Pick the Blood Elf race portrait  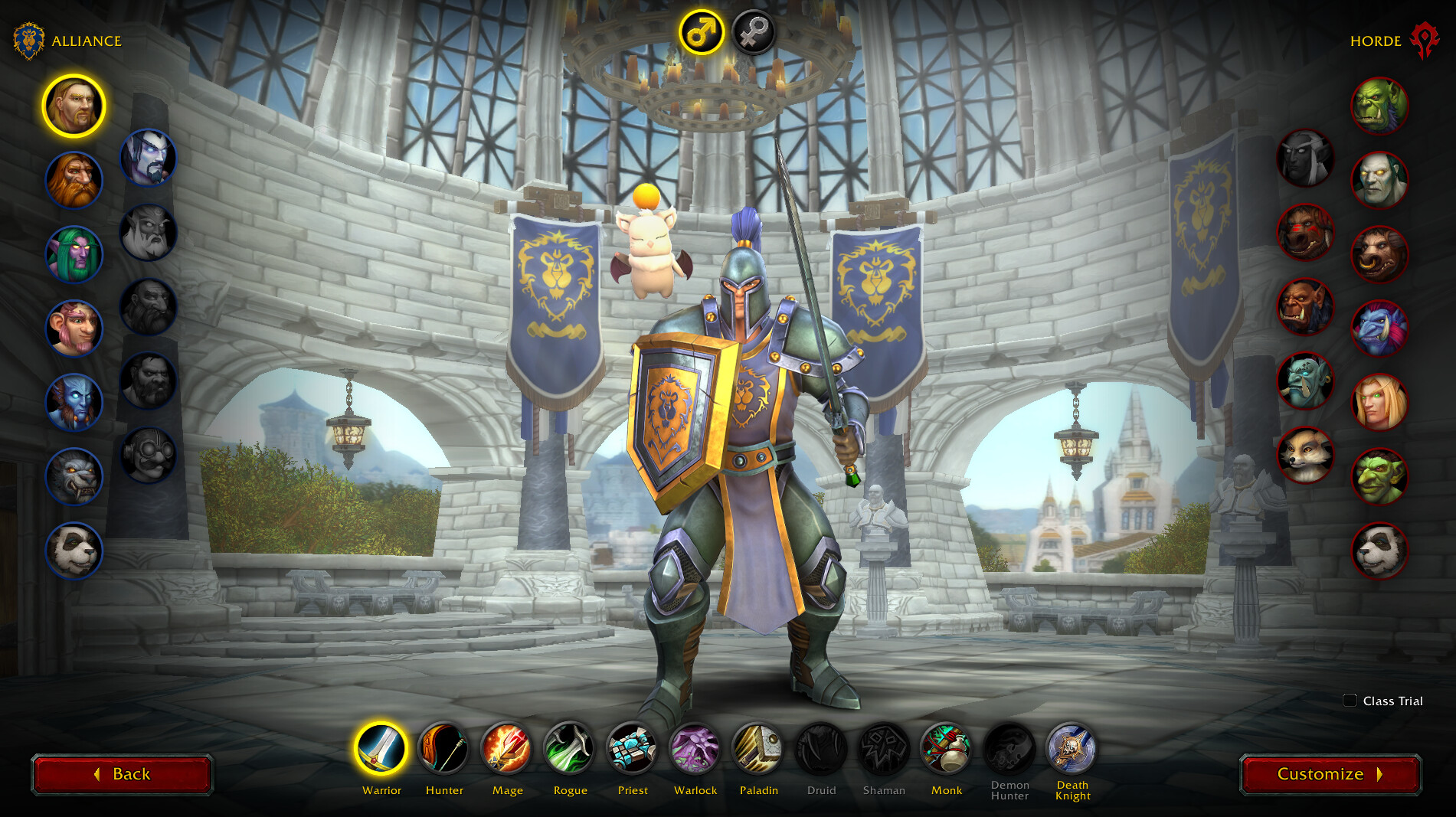1379,403
